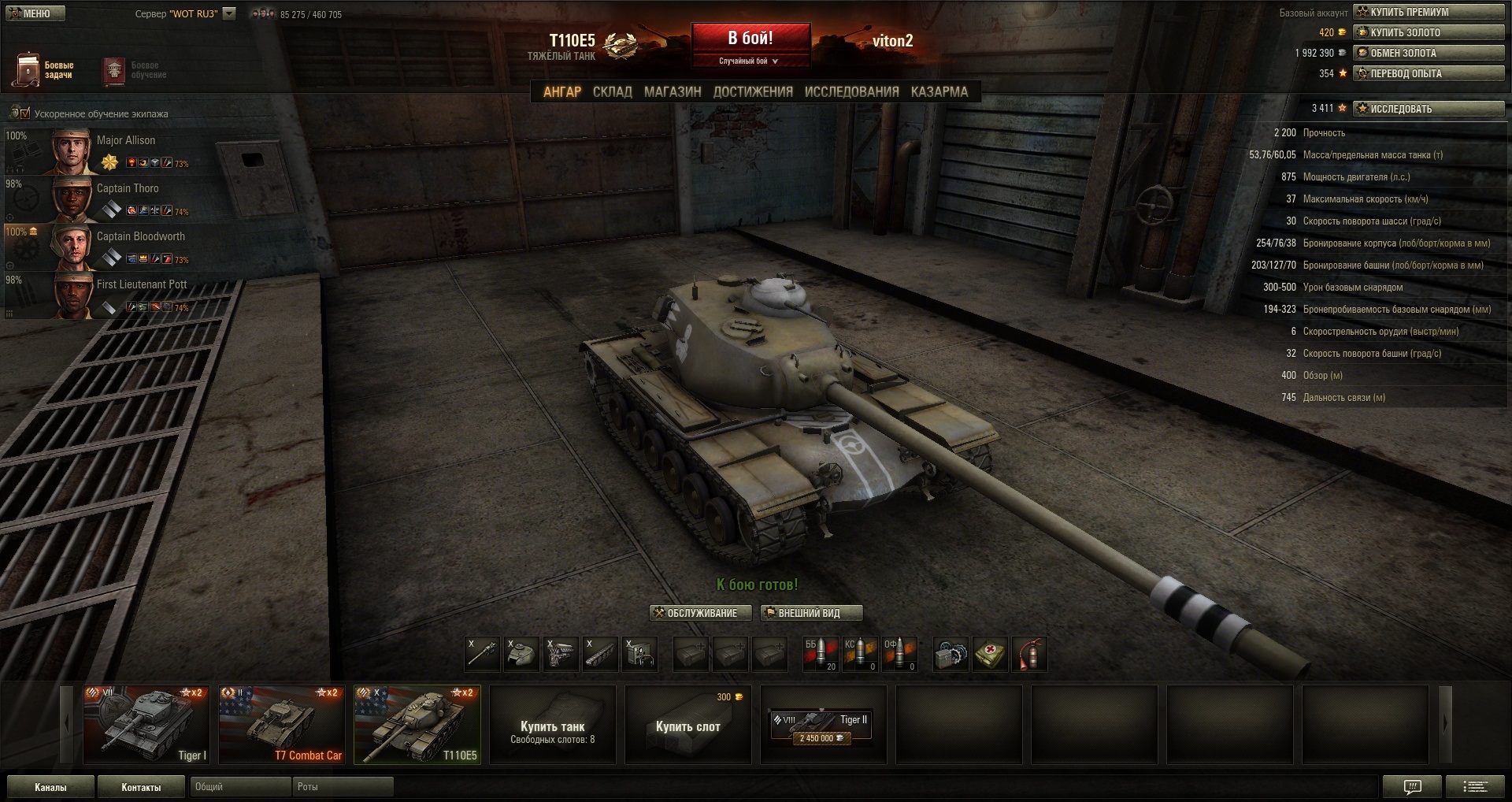Open the МЕНЮ button
The image size is (1512, 802).
click(x=35, y=13)
